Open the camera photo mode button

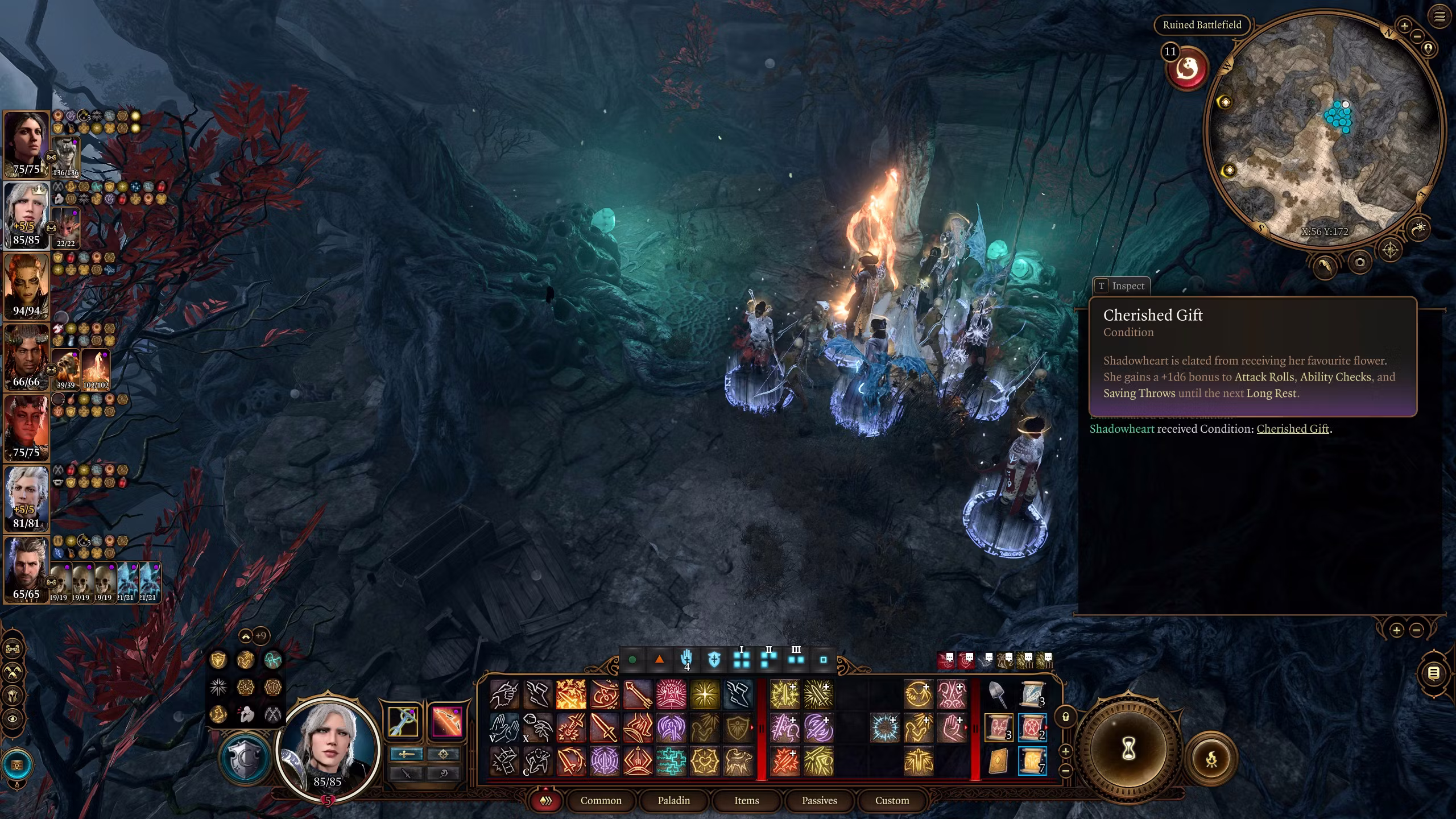pos(1360,262)
